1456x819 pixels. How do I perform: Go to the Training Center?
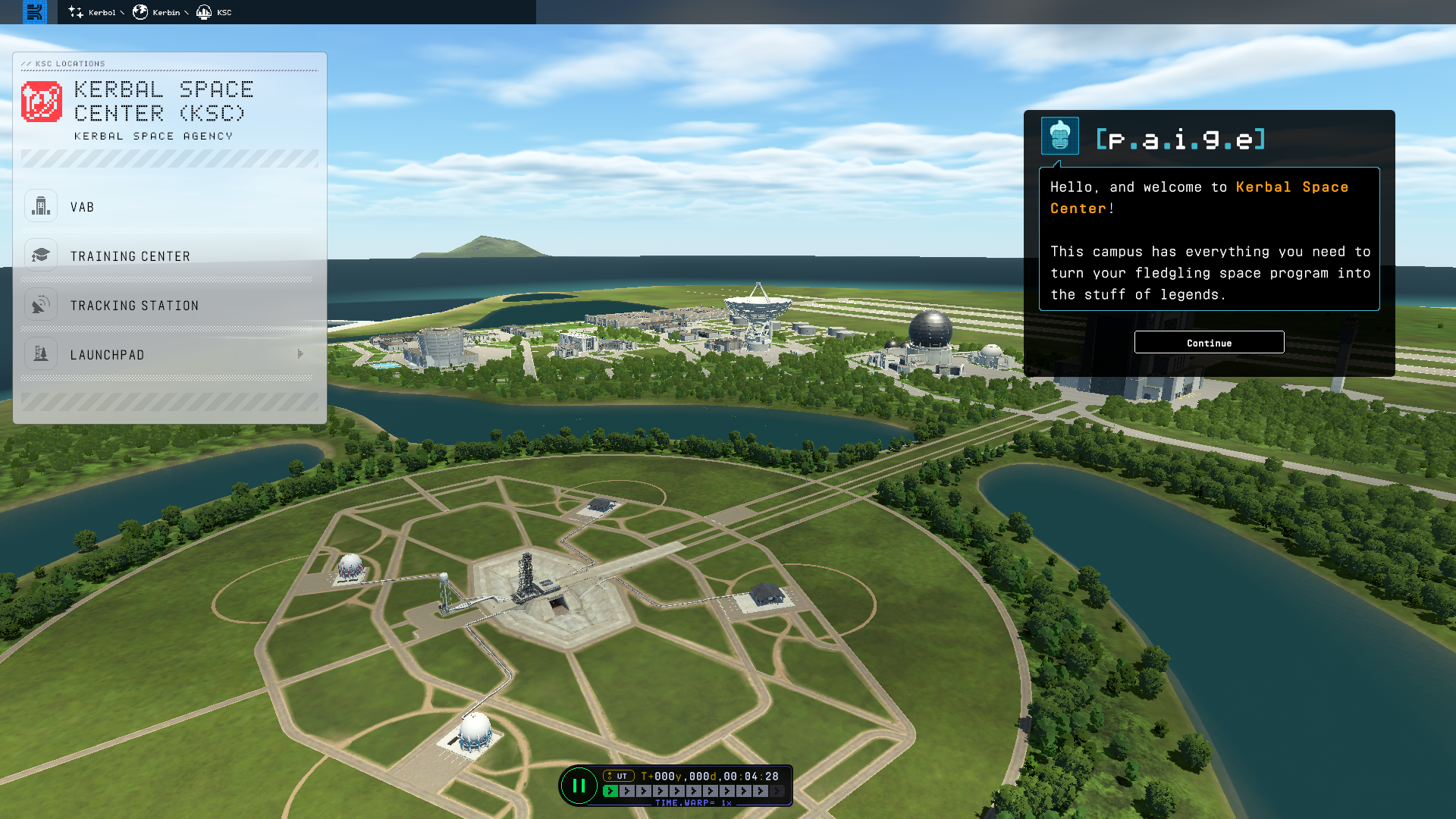(130, 256)
